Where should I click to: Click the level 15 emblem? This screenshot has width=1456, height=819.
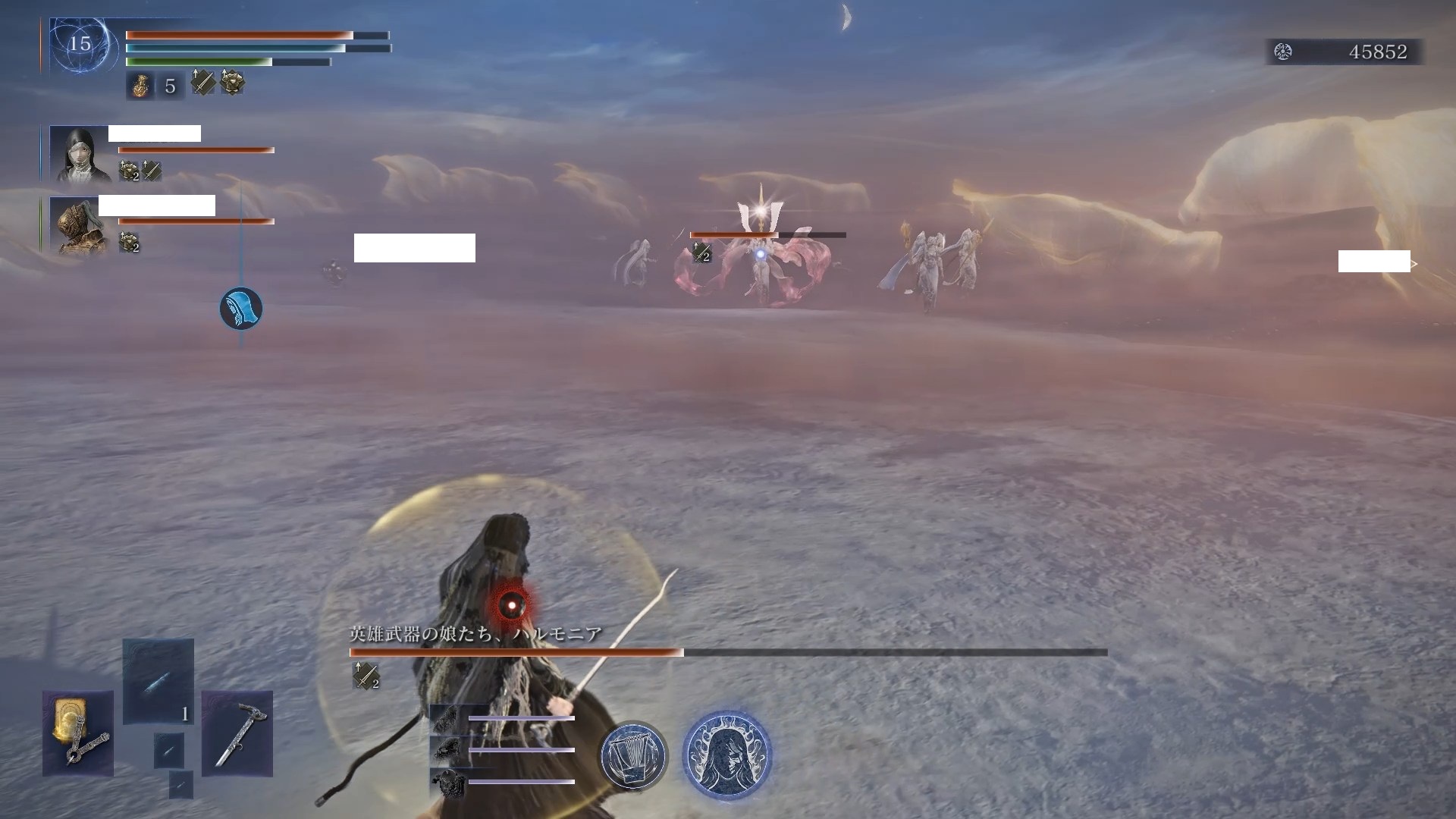coord(80,44)
